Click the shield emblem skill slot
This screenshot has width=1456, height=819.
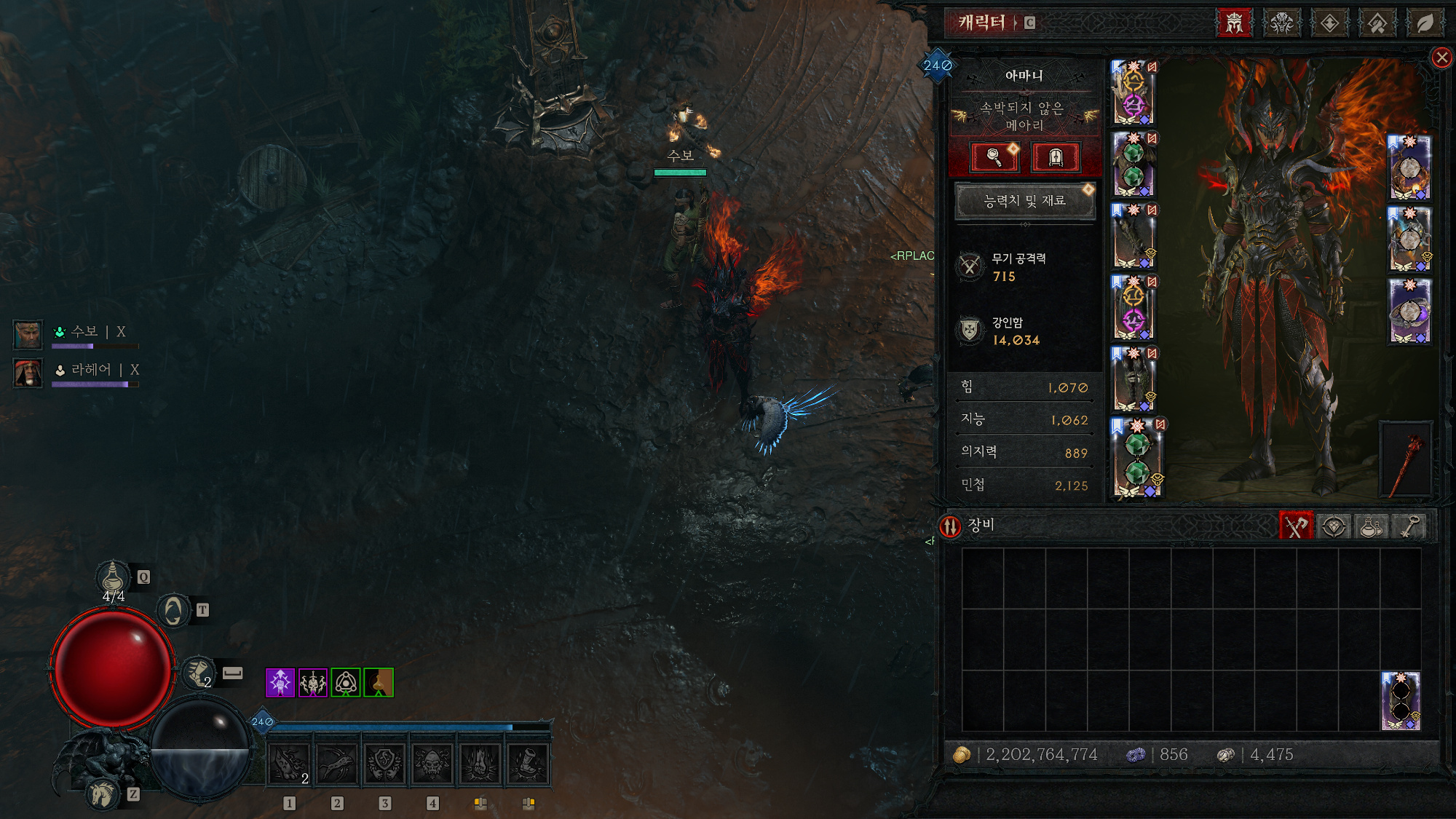pyautogui.click(x=384, y=764)
